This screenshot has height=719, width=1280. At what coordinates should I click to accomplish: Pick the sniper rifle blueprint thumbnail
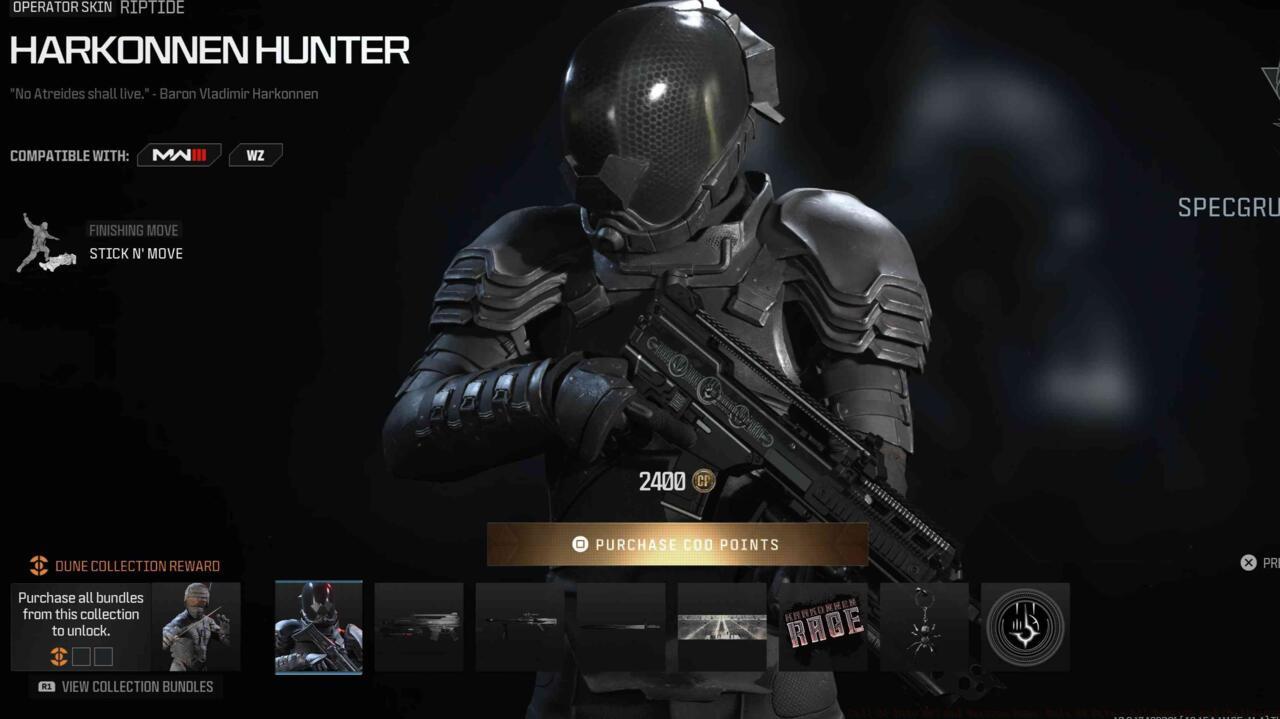(520, 627)
